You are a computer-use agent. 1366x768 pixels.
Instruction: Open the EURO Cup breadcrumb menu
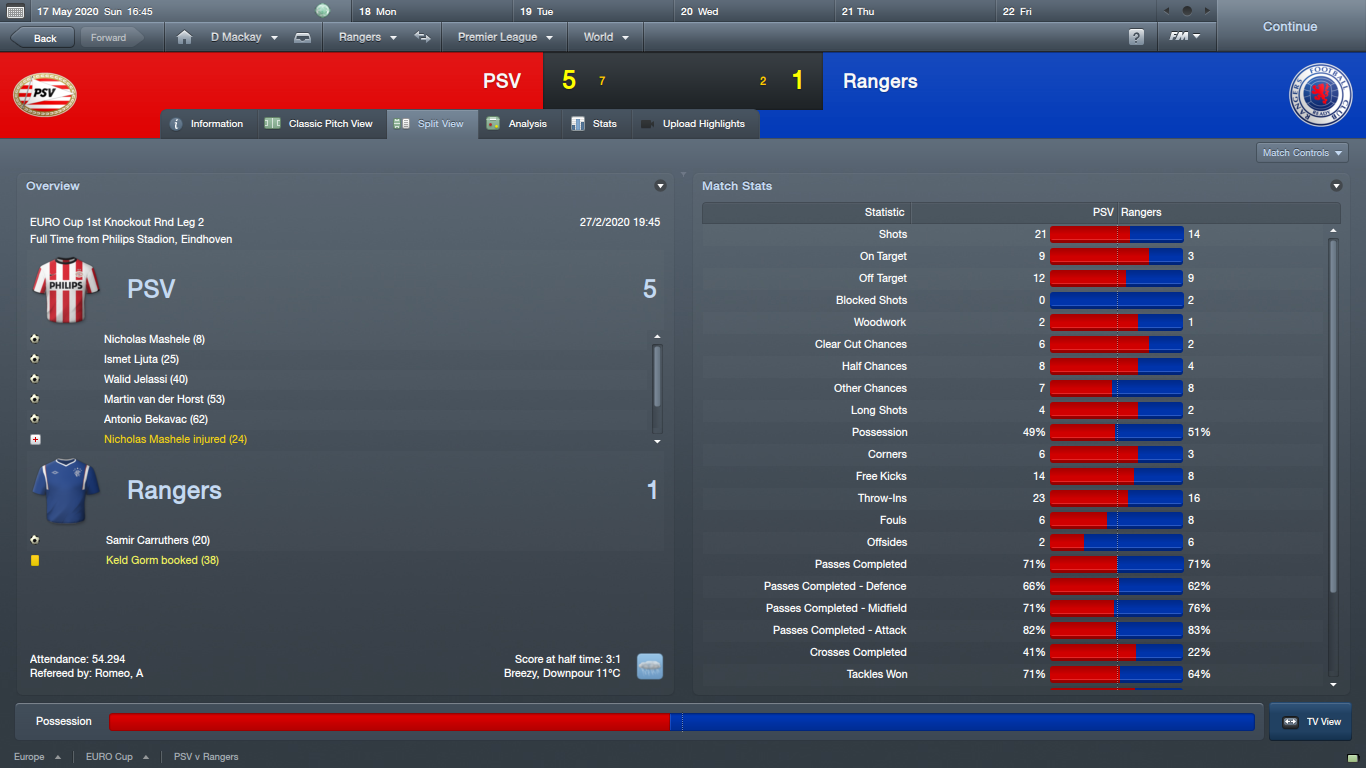point(118,757)
